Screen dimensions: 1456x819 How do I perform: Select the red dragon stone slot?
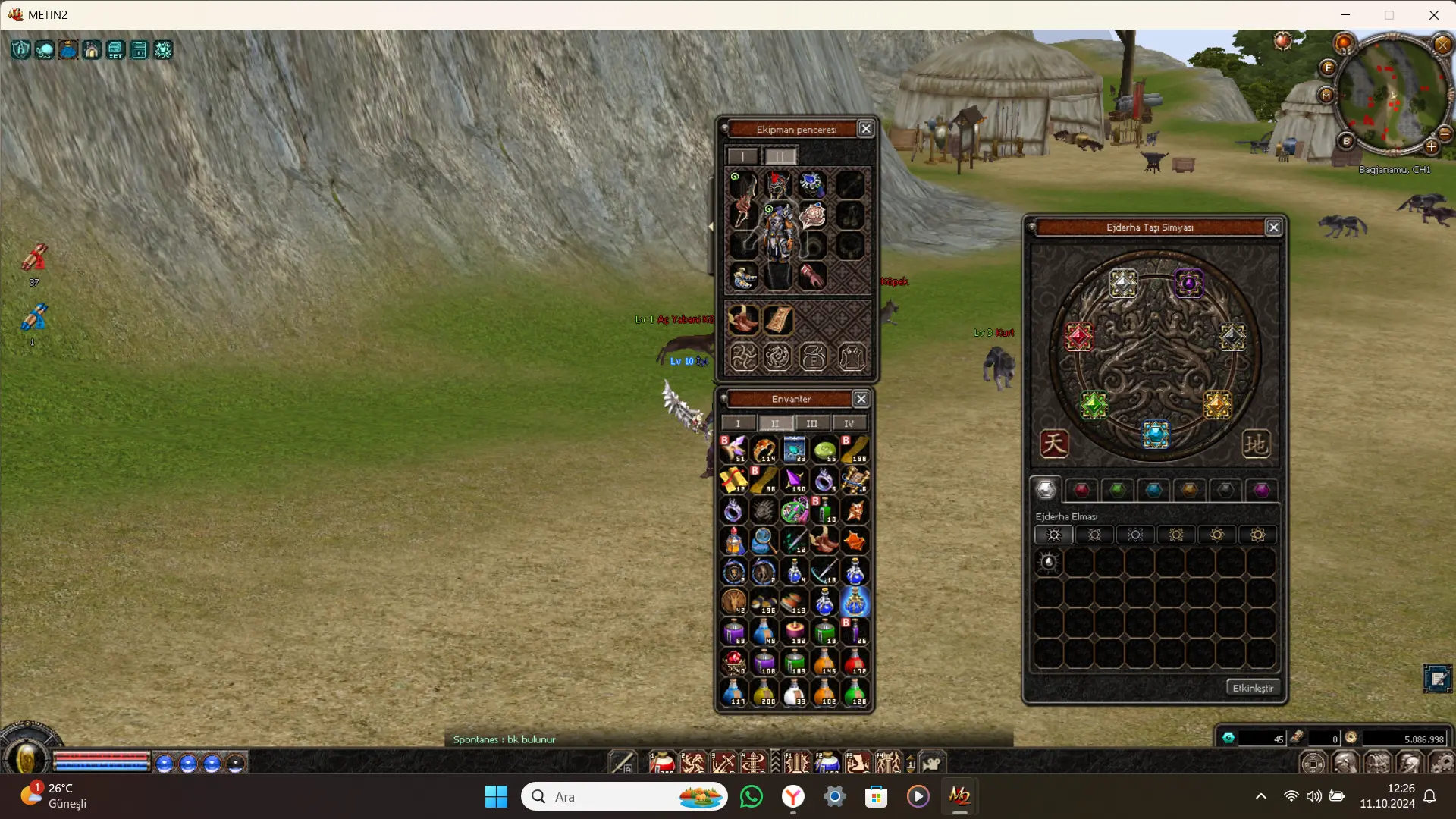click(x=1078, y=336)
